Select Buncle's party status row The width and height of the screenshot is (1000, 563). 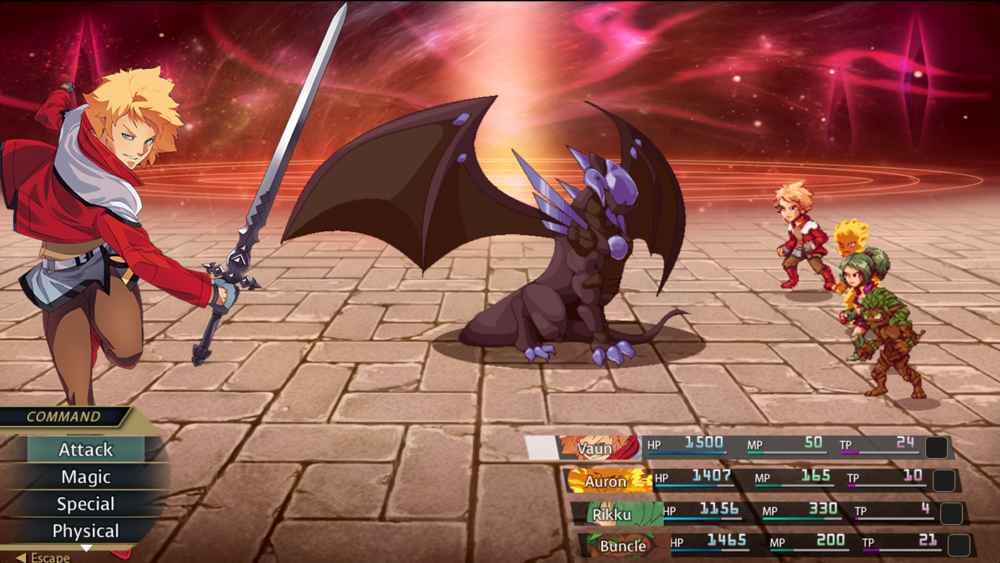click(772, 546)
